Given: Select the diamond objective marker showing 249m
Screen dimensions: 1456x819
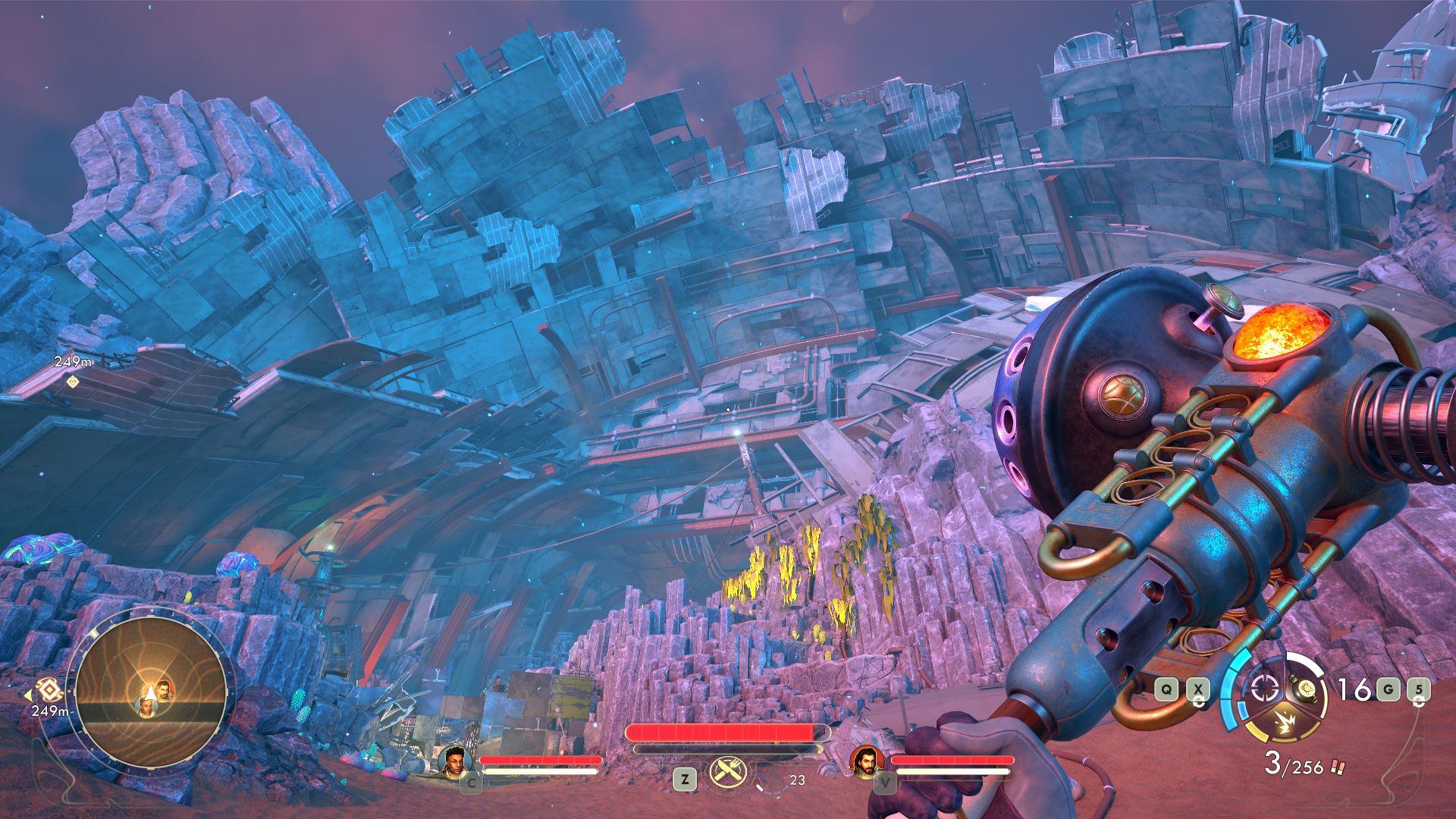Looking at the screenshot, I should (72, 381).
